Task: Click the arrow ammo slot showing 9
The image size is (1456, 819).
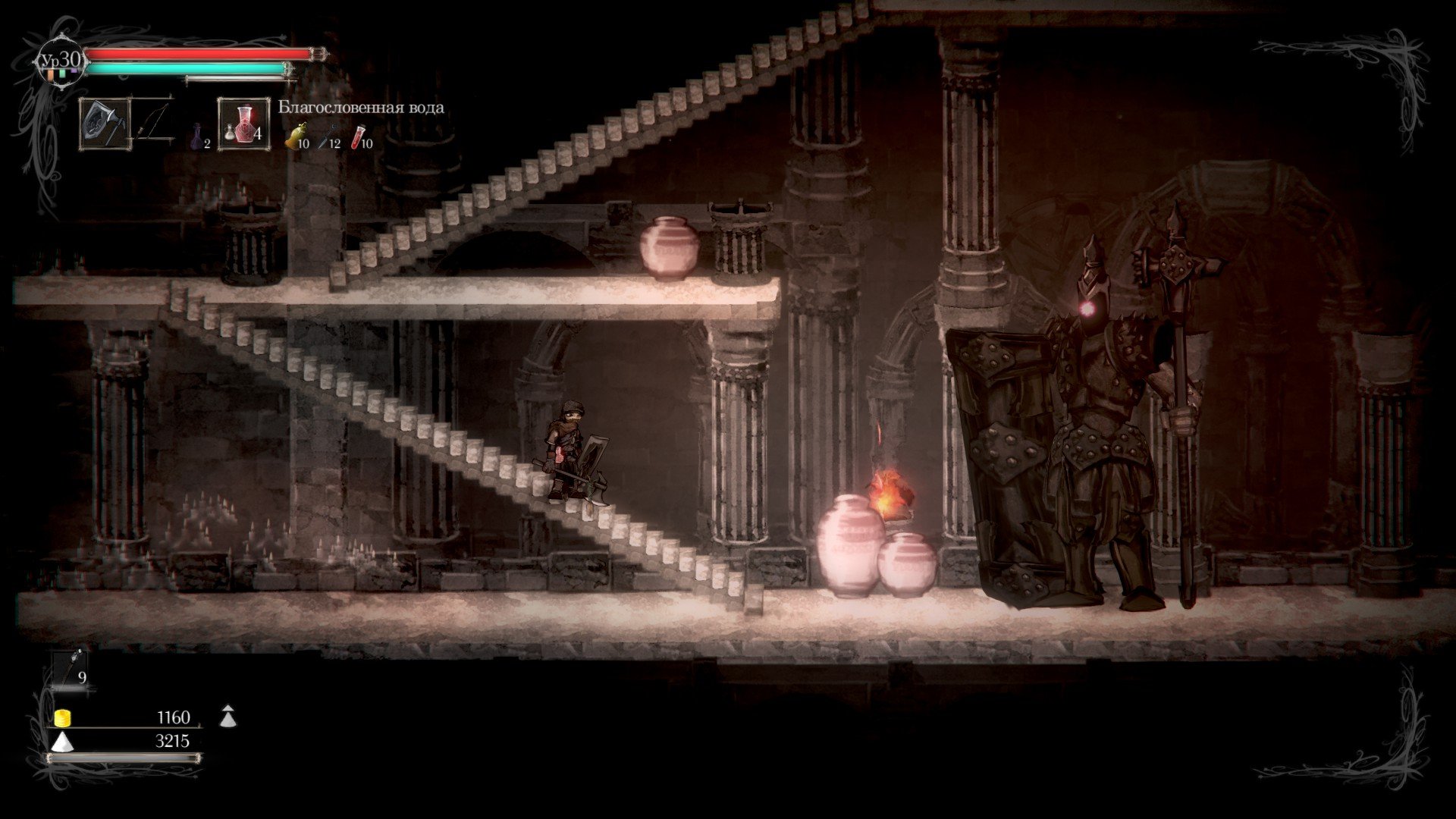Action: click(71, 669)
